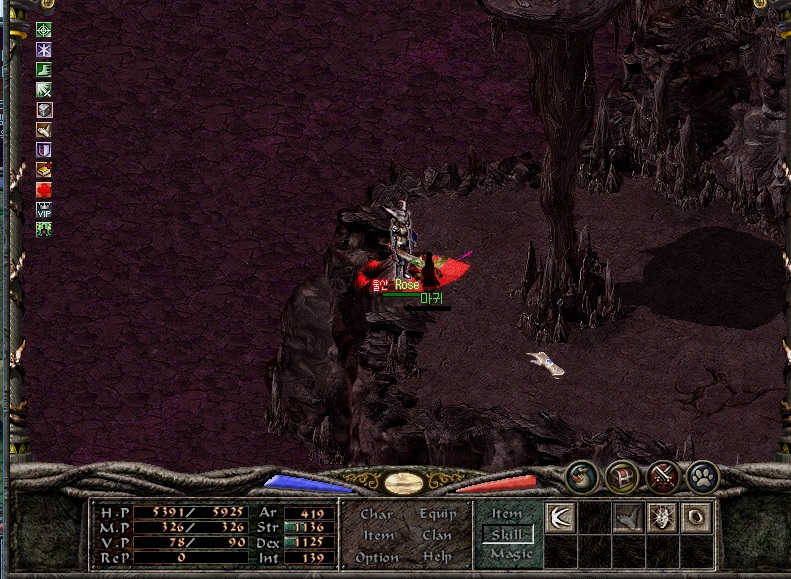The height and width of the screenshot is (579, 791).
Task: Open the Char menu
Action: (376, 514)
